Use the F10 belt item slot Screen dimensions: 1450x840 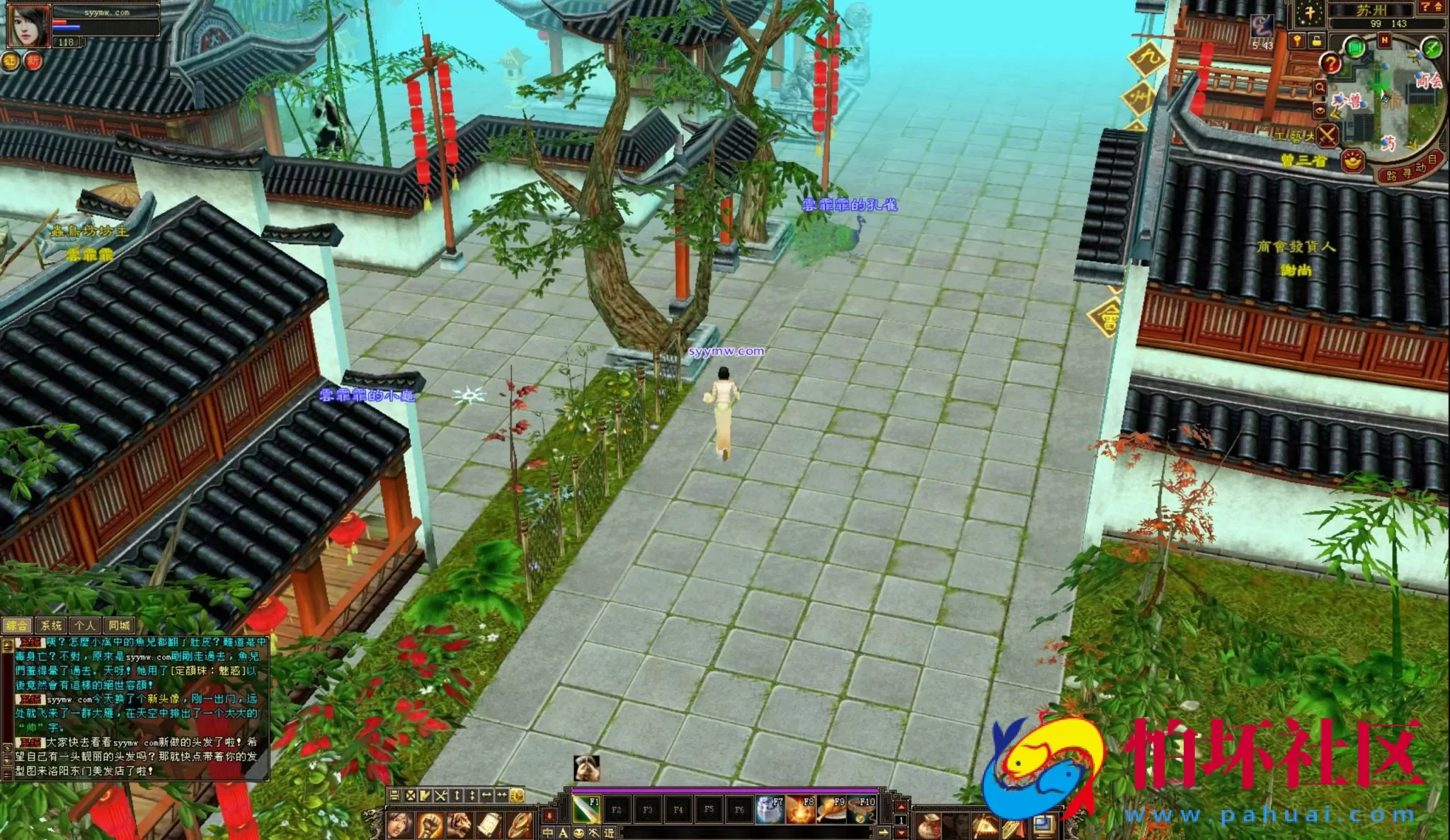tap(862, 809)
